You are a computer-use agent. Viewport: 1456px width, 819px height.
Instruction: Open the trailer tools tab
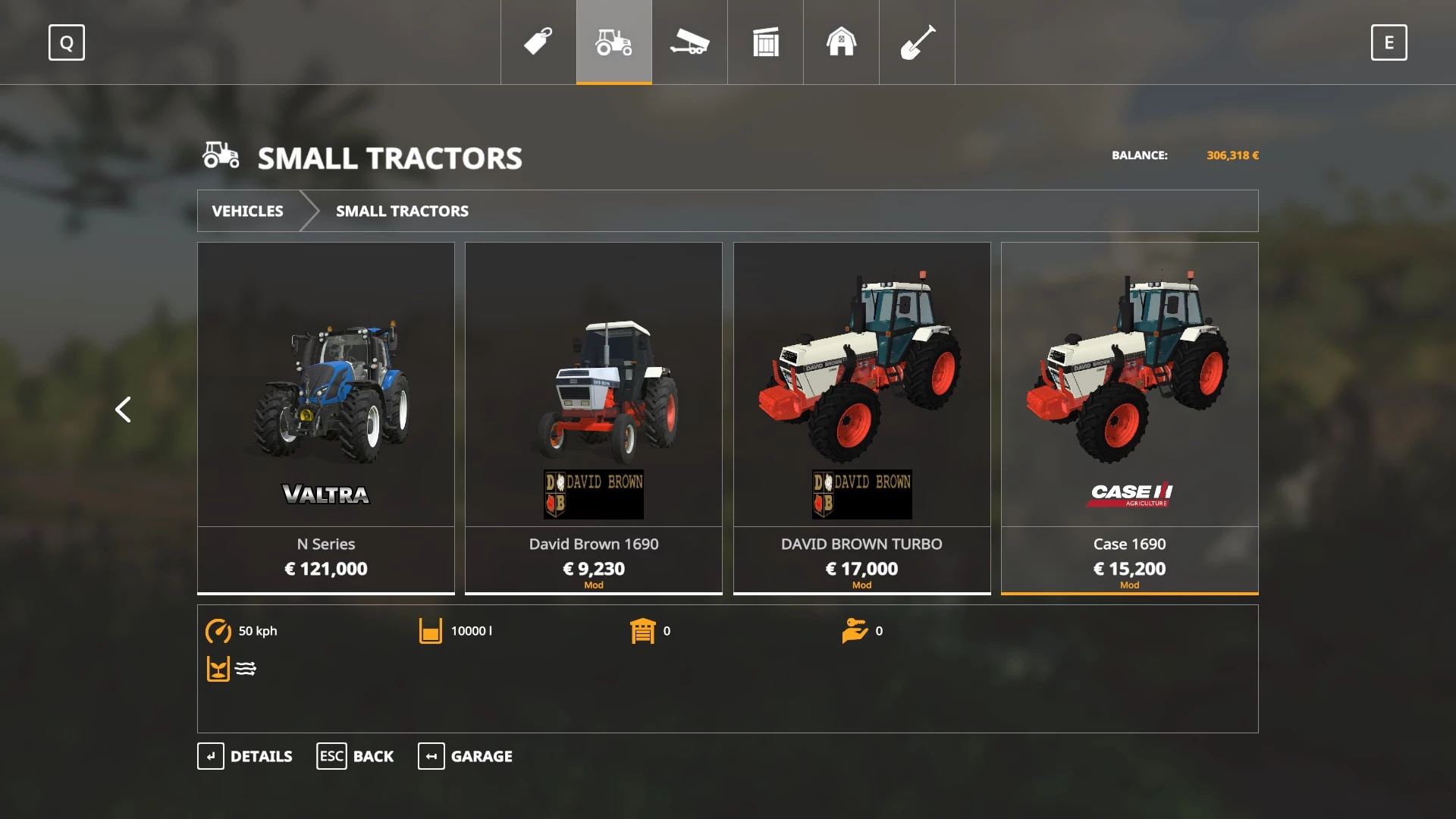[690, 42]
